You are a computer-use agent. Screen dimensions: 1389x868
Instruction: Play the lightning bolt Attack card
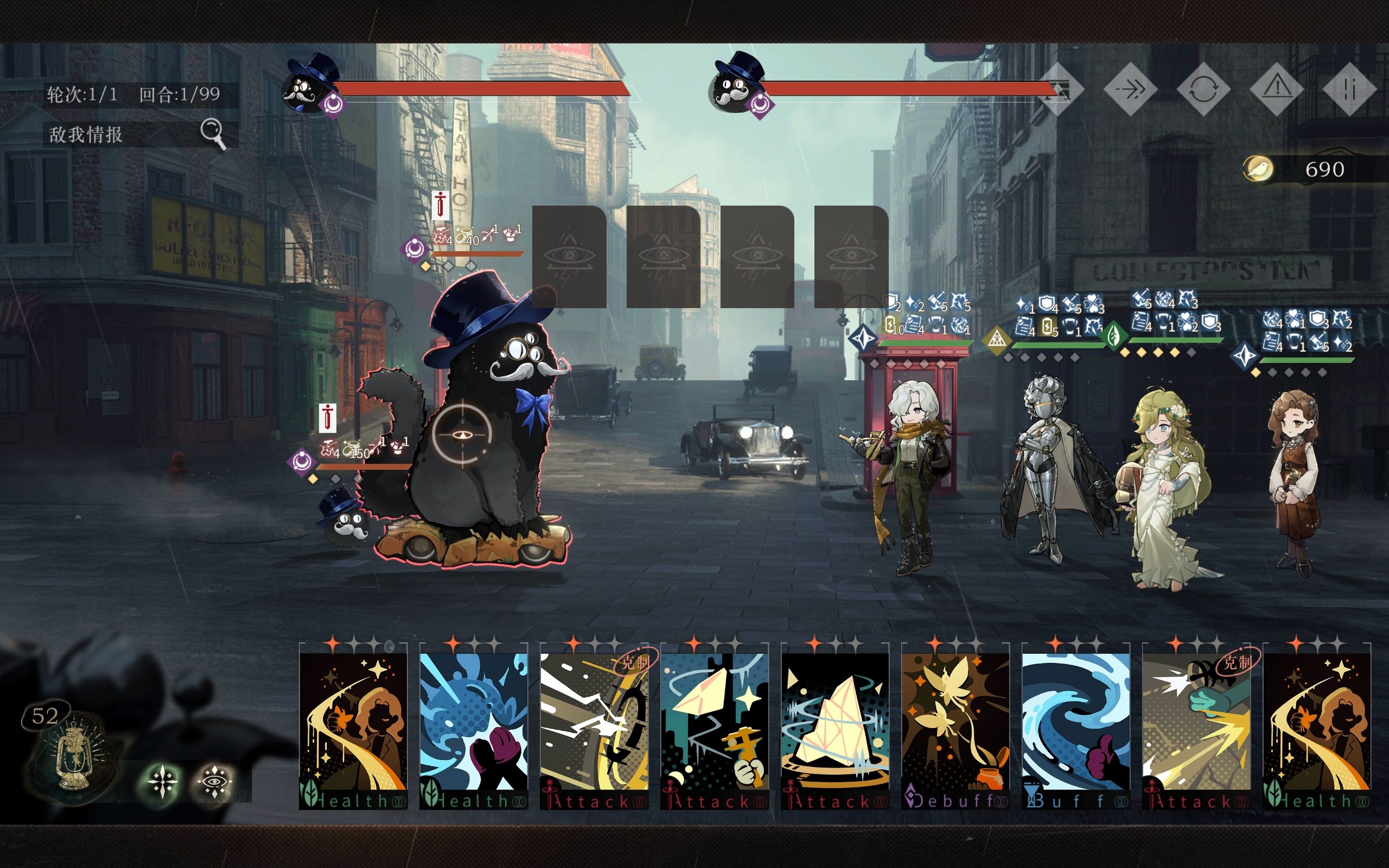594,726
